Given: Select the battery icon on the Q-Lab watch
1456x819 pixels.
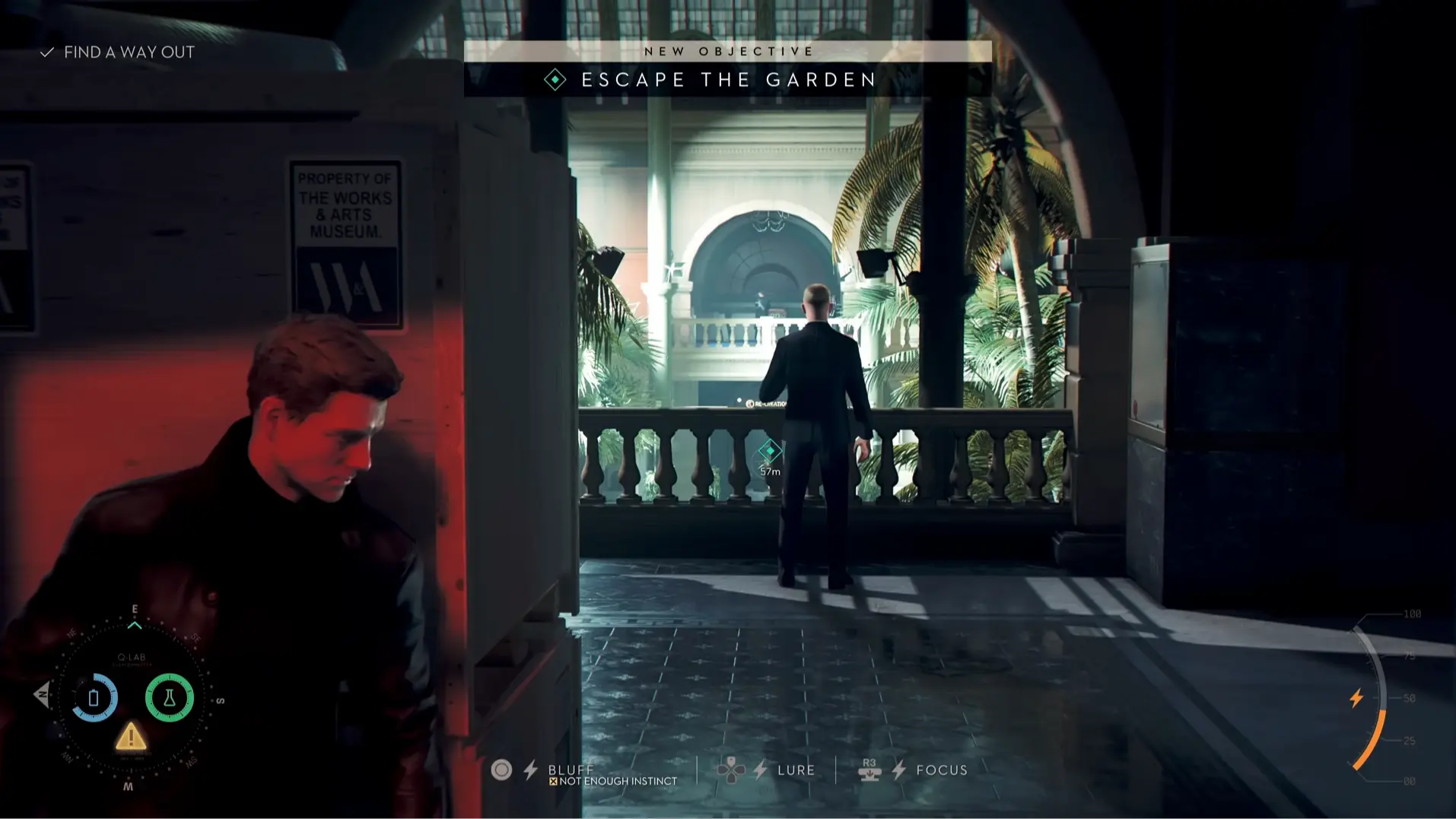Looking at the screenshot, I should pyautogui.click(x=94, y=697).
